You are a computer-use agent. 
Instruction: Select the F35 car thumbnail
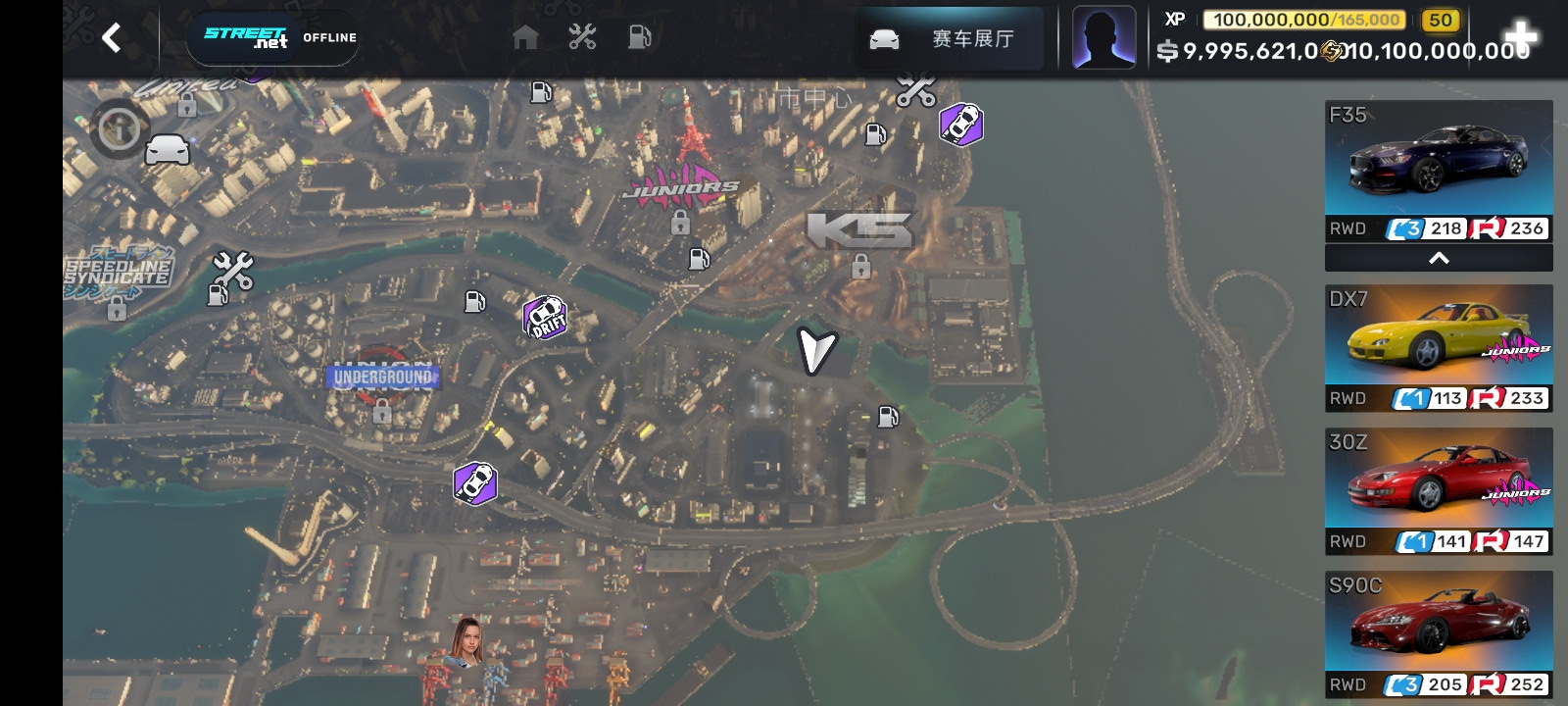(x=1438, y=171)
